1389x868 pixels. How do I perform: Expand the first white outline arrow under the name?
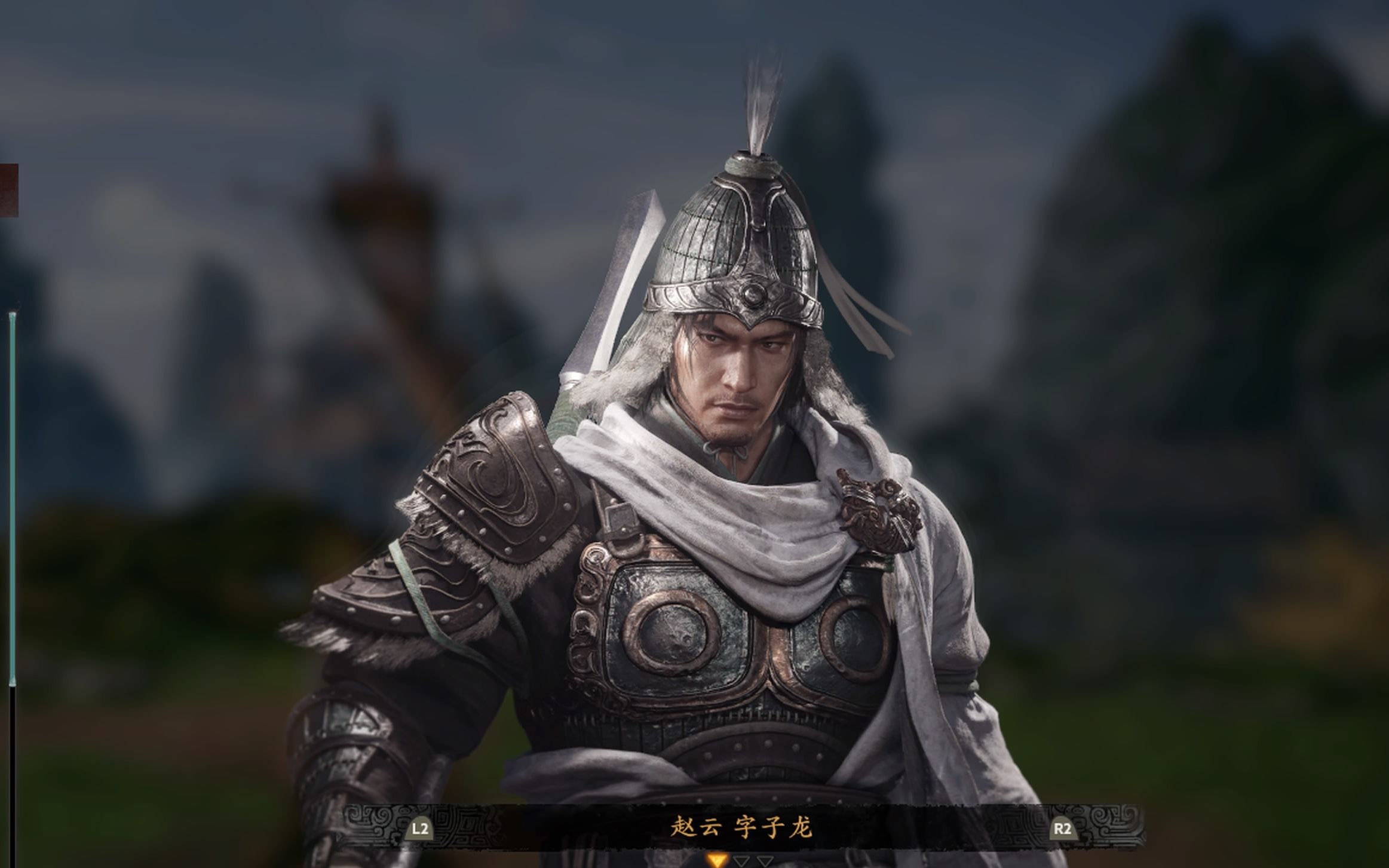(x=743, y=862)
